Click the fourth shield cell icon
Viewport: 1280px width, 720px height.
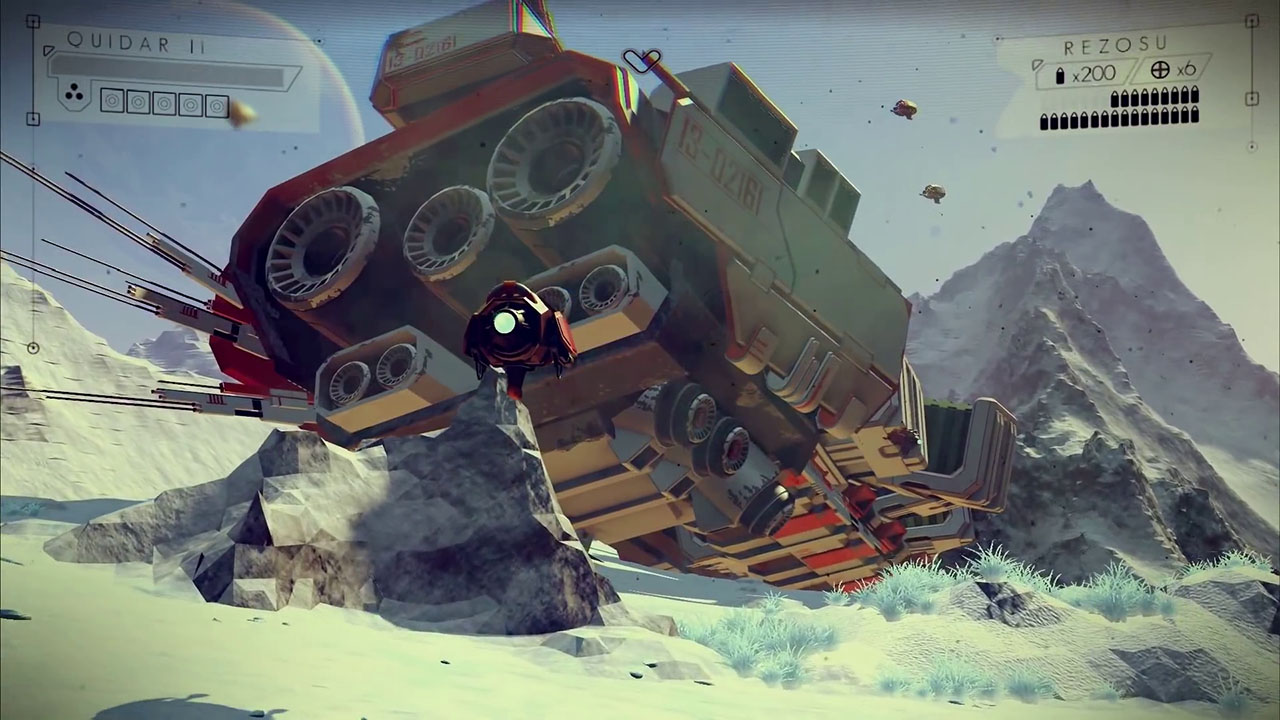coord(191,102)
